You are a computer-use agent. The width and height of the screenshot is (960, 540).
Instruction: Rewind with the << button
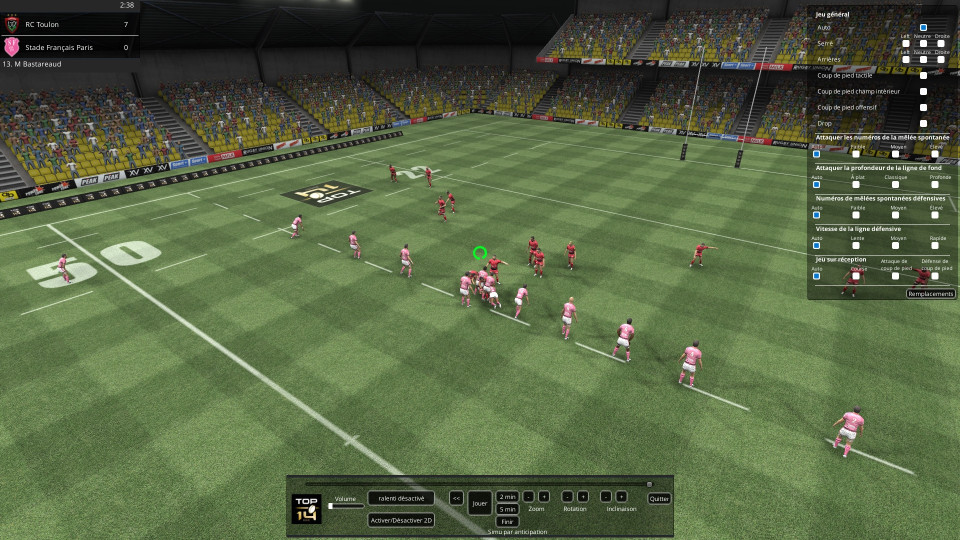tap(456, 497)
